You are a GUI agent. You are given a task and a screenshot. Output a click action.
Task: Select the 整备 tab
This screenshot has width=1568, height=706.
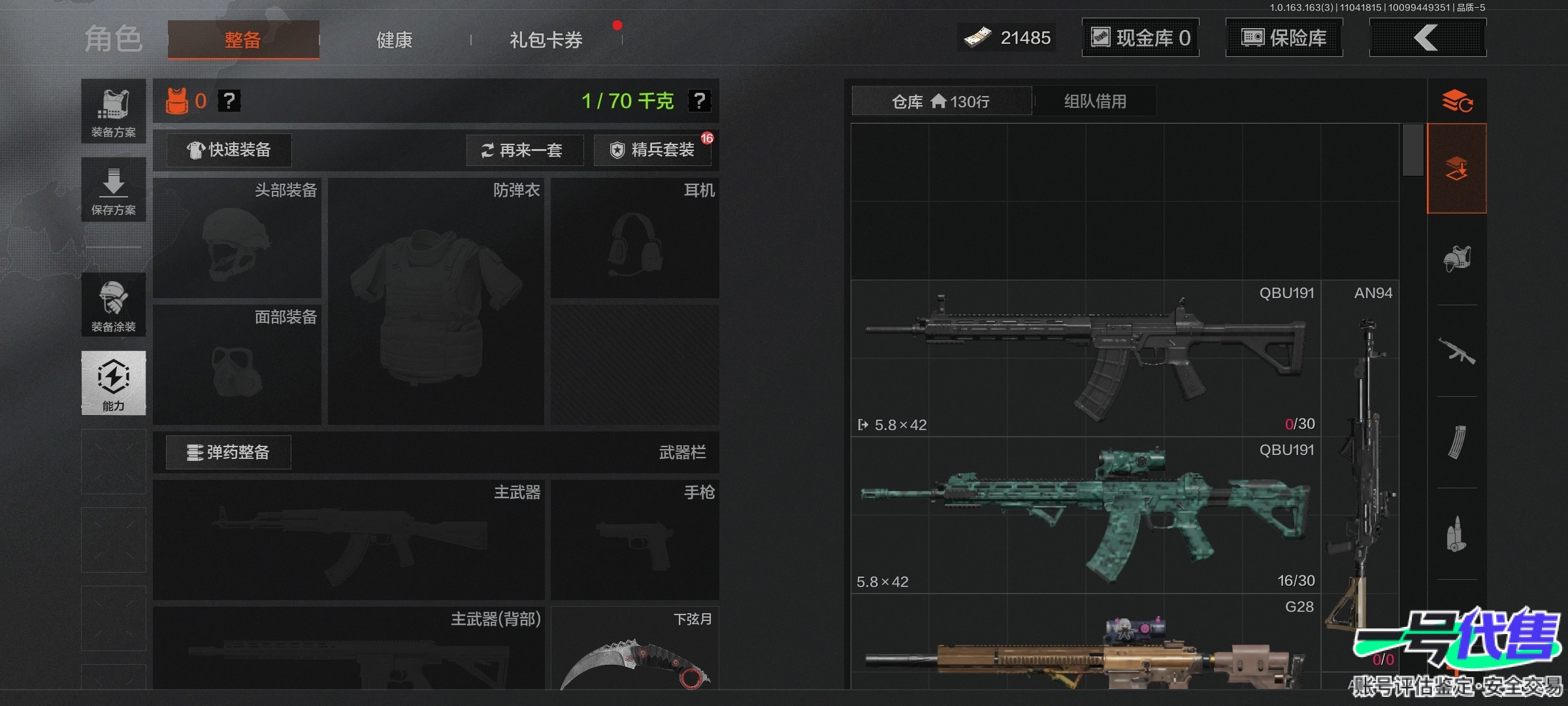(x=243, y=41)
